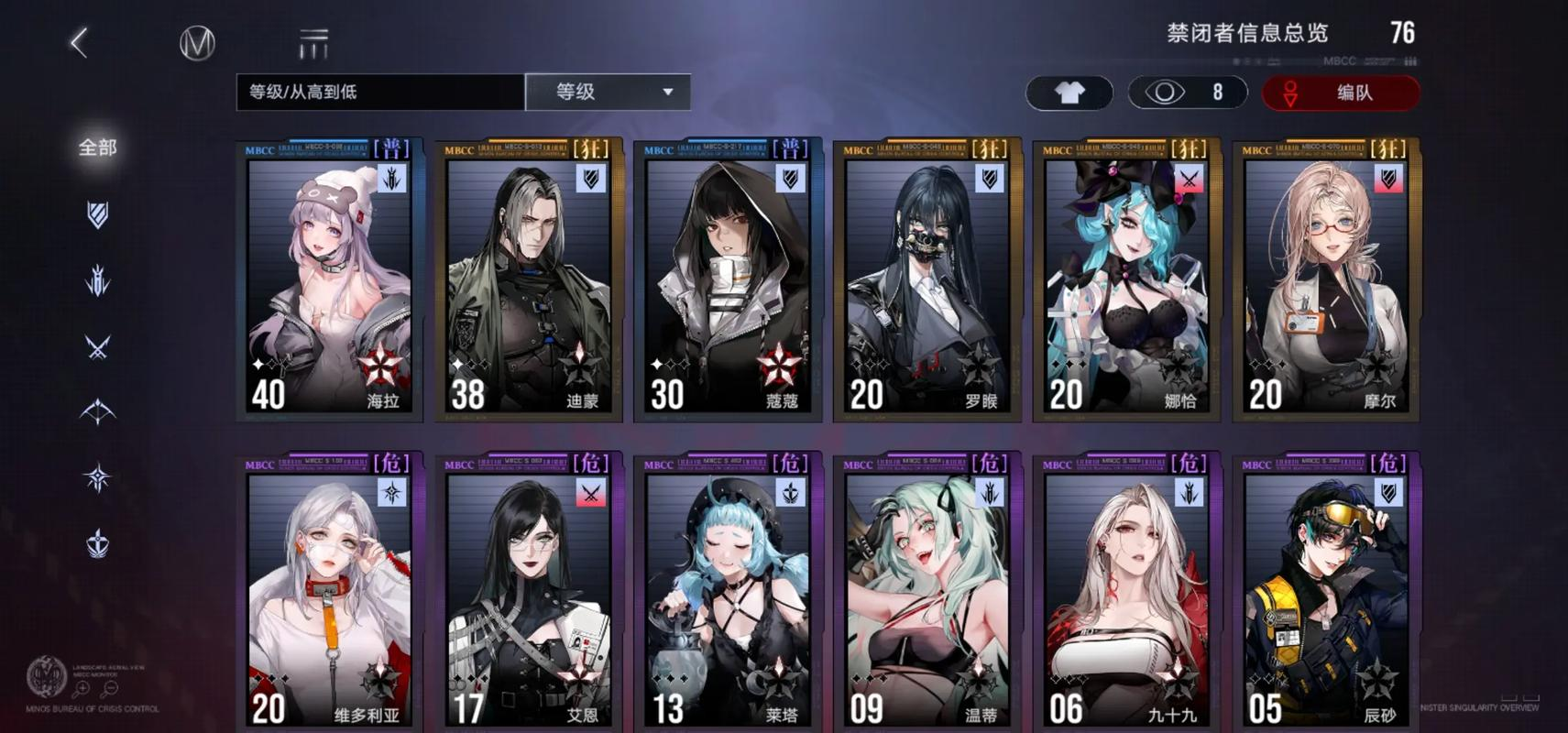Filter by the shield class icon
This screenshot has width=1568, height=733.
pos(97,214)
